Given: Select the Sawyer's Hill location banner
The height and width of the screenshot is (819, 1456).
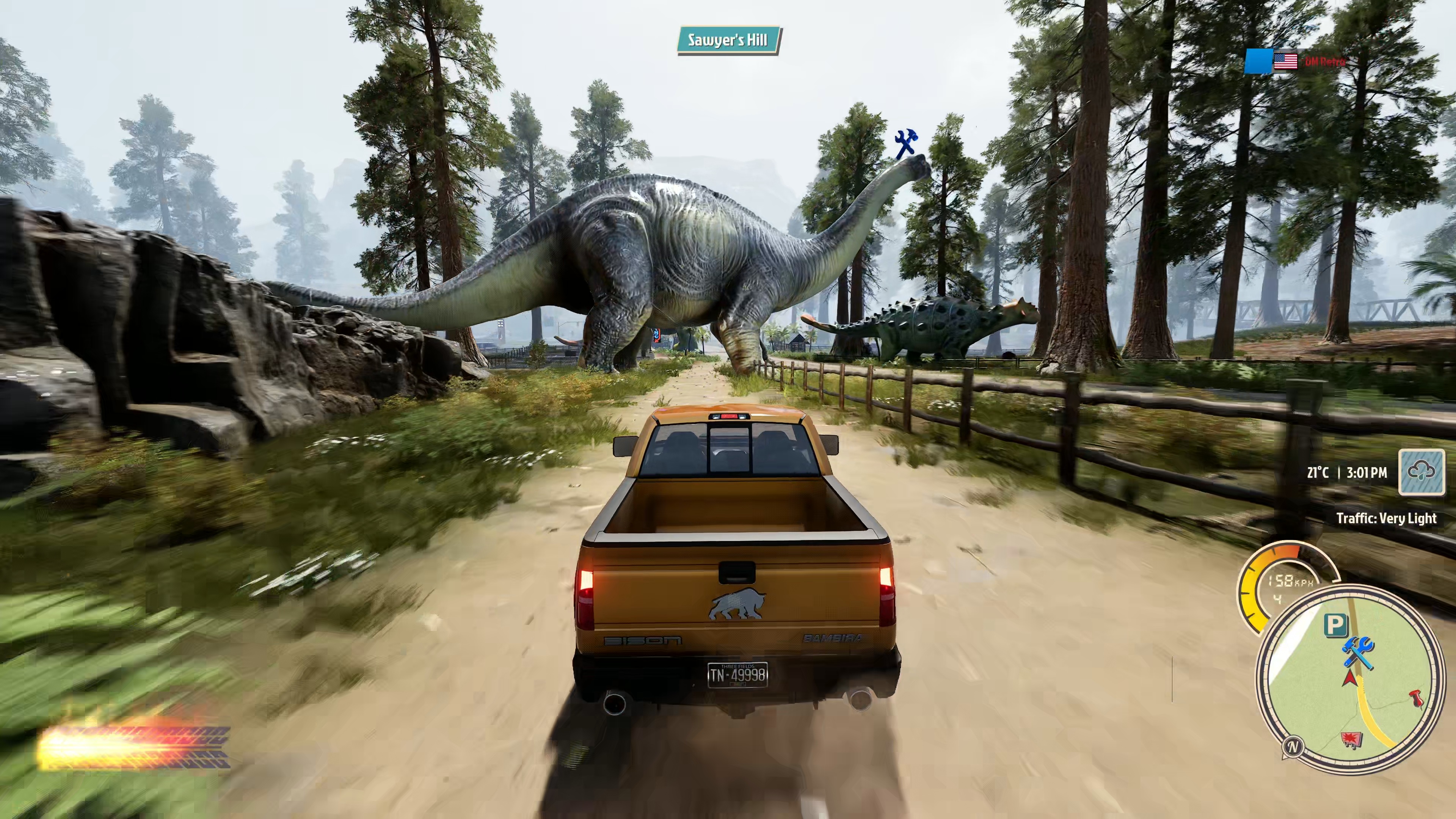Looking at the screenshot, I should tap(728, 40).
